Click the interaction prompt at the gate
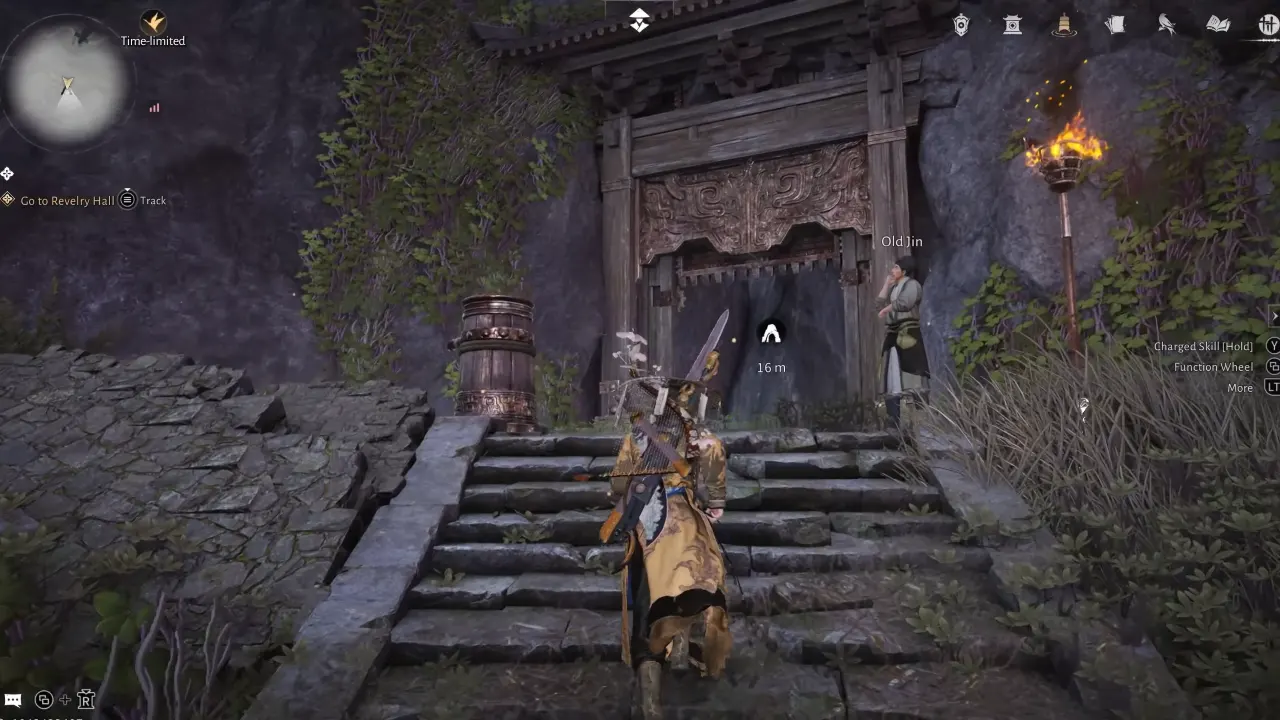This screenshot has width=1280, height=720. click(x=771, y=334)
